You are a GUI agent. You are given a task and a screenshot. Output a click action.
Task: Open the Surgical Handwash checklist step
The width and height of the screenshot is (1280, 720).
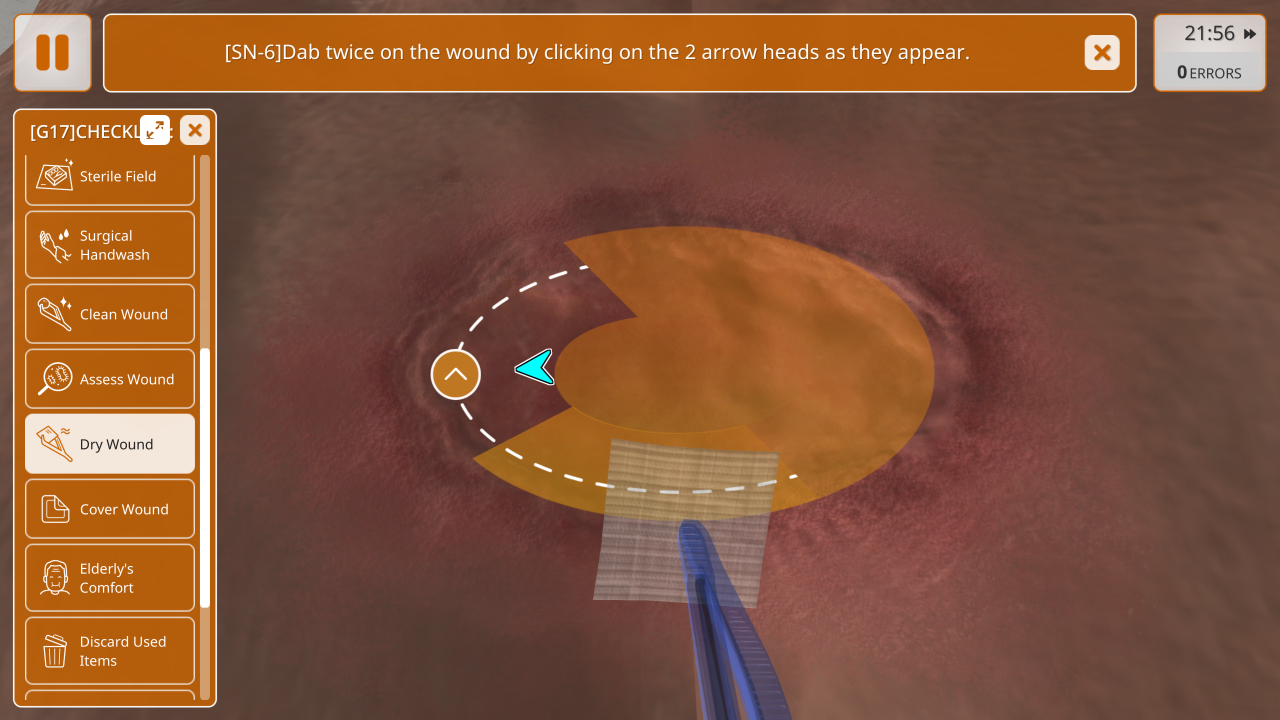[x=110, y=245]
